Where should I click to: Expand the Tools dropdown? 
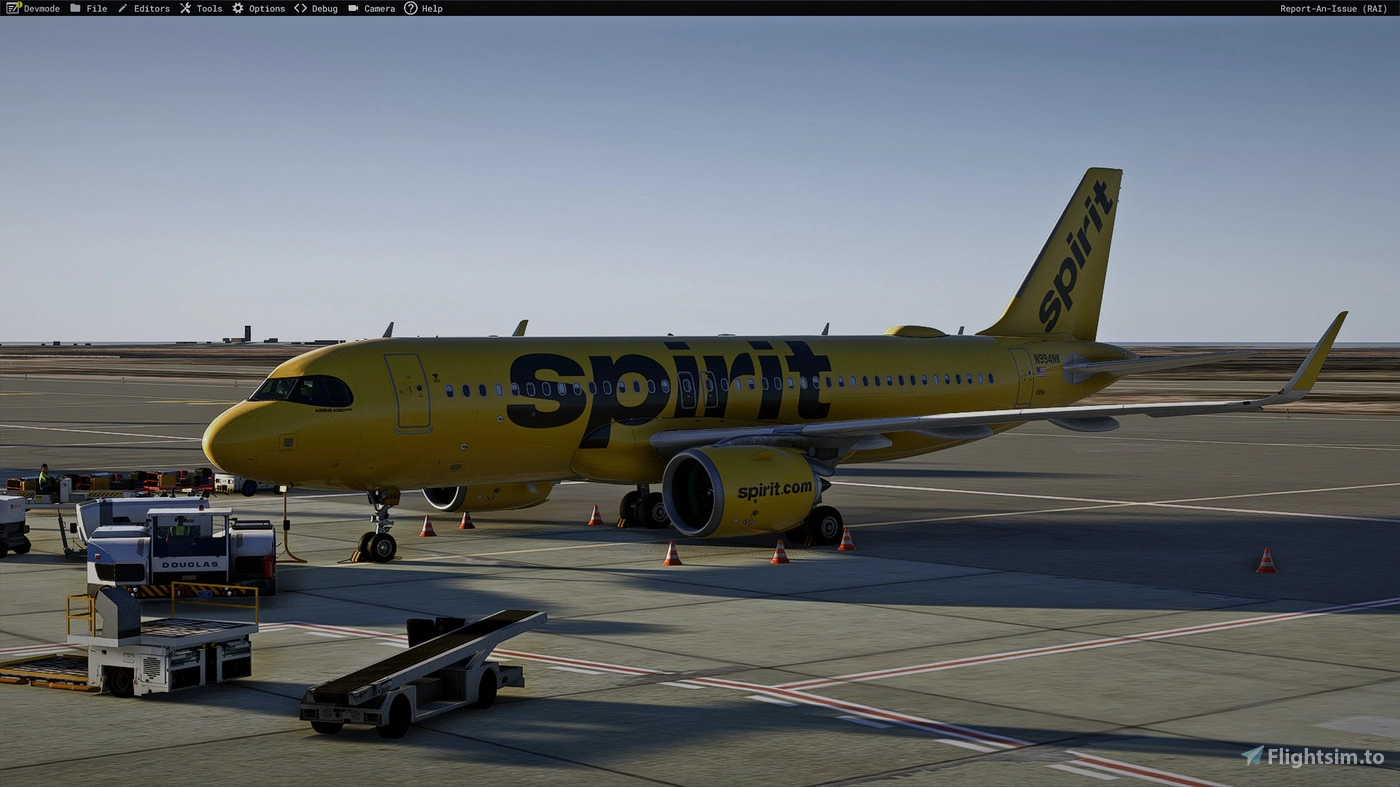(209, 8)
